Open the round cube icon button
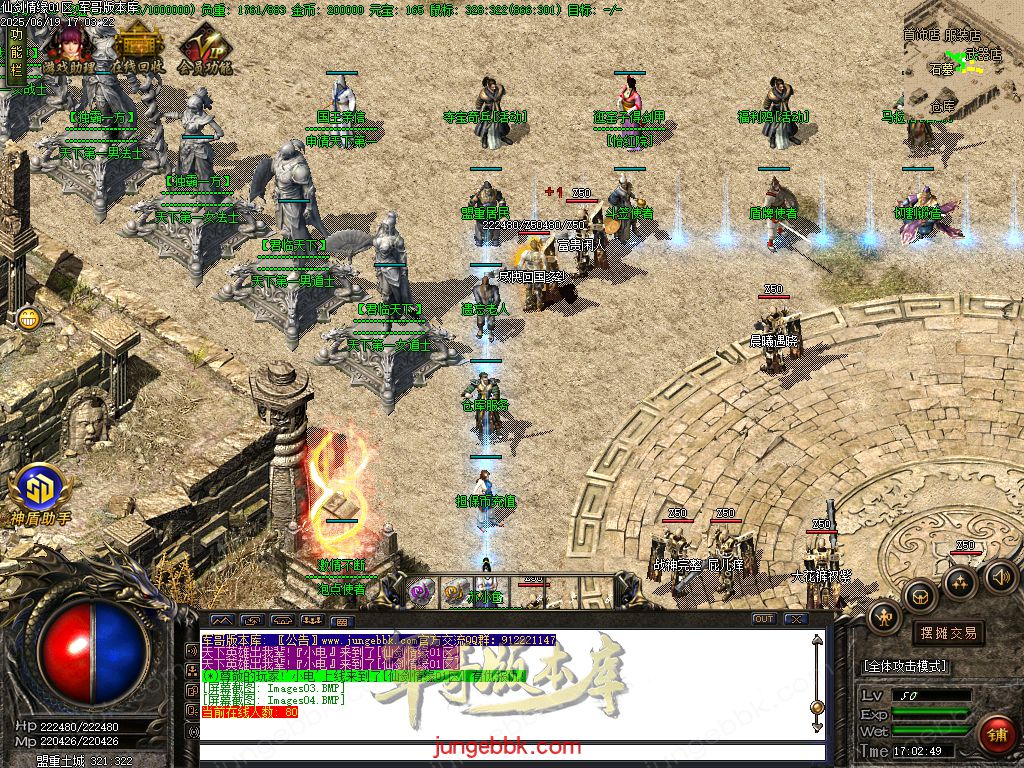The width and height of the screenshot is (1024, 768). tap(919, 598)
